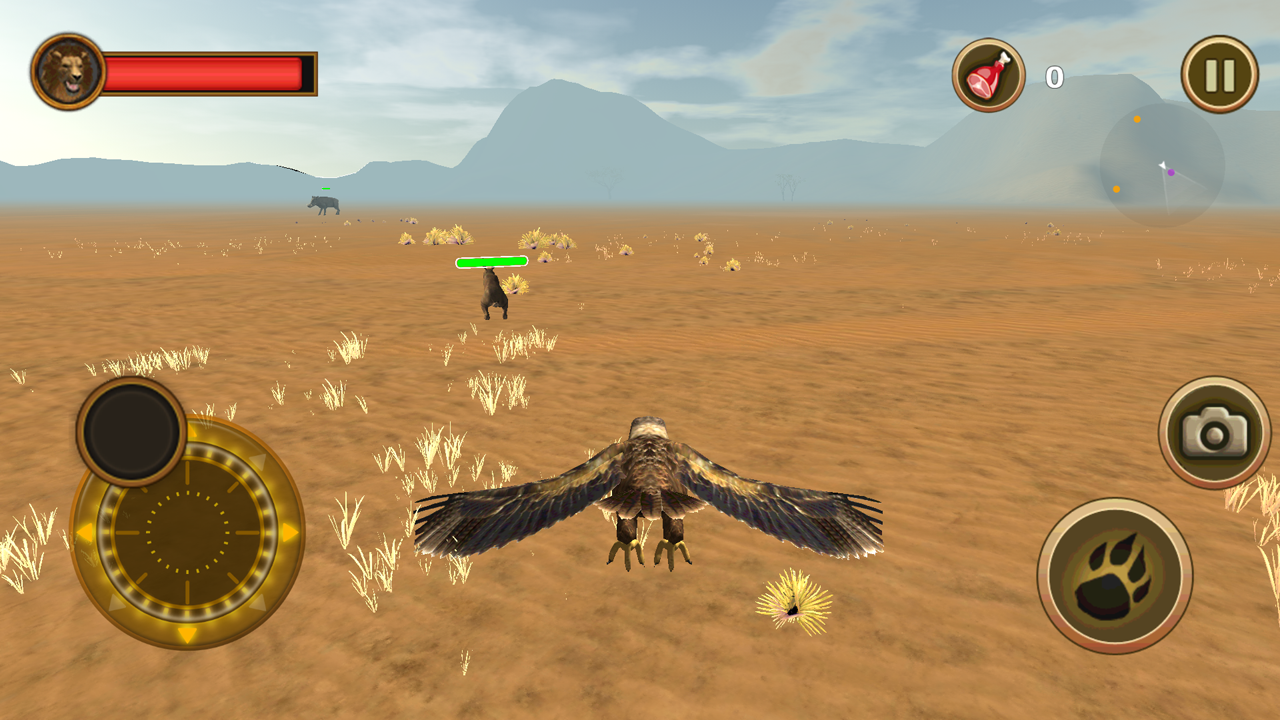Tap the spiky bush below the eagle
Screen dimensions: 1280x720
pos(793,600)
